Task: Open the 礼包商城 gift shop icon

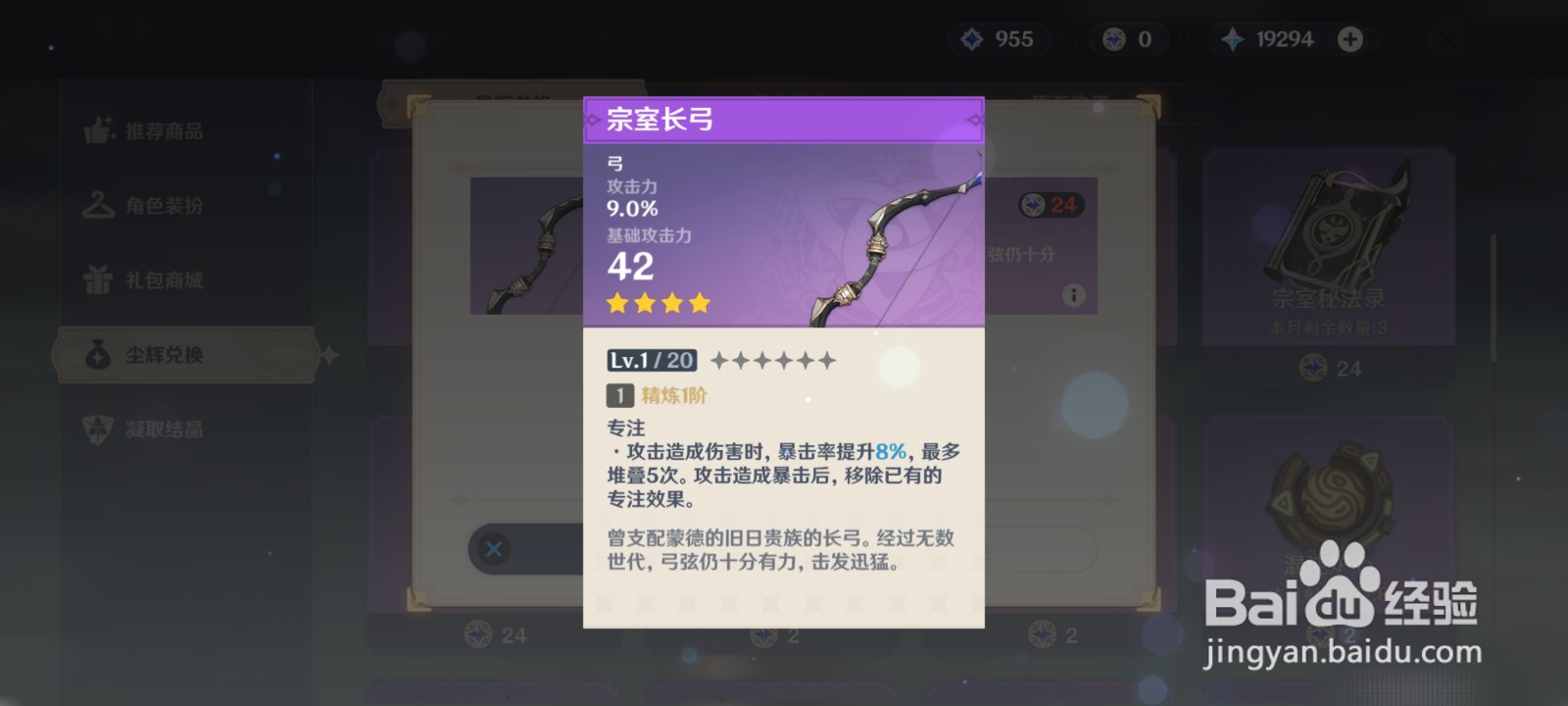Action: click(96, 279)
